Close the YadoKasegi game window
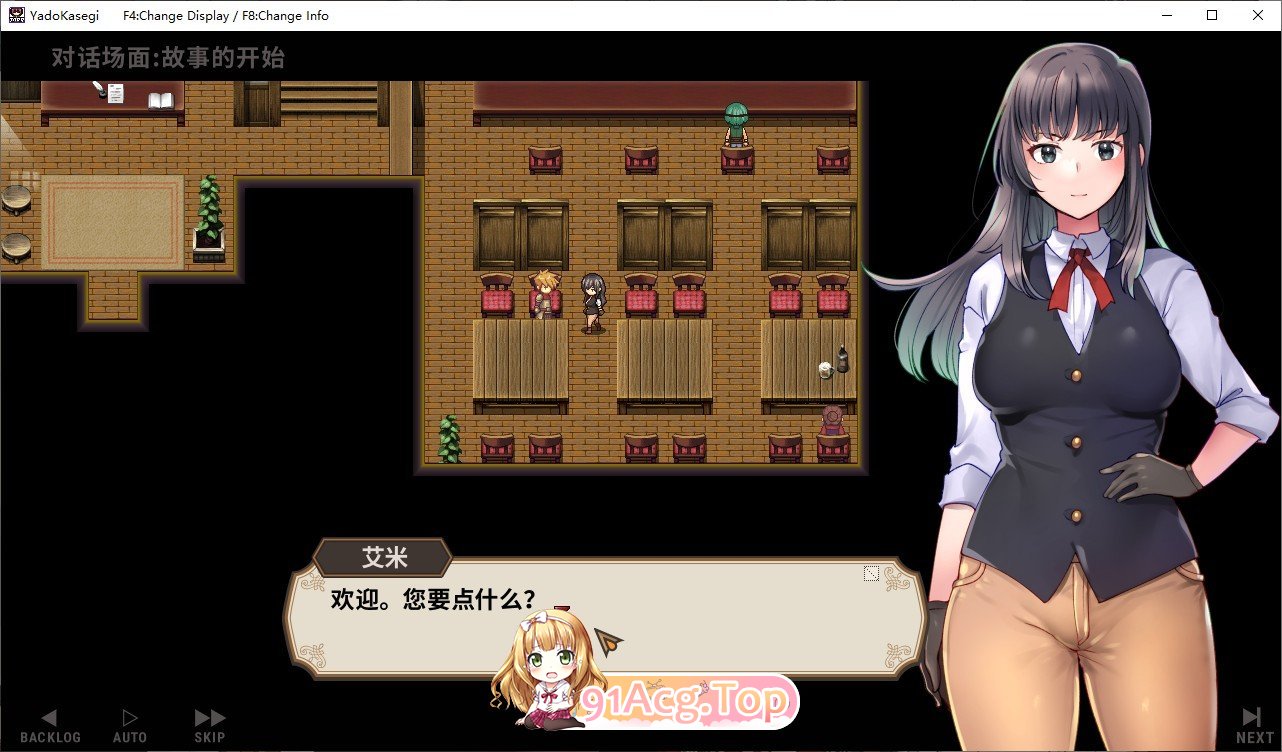 click(1257, 15)
